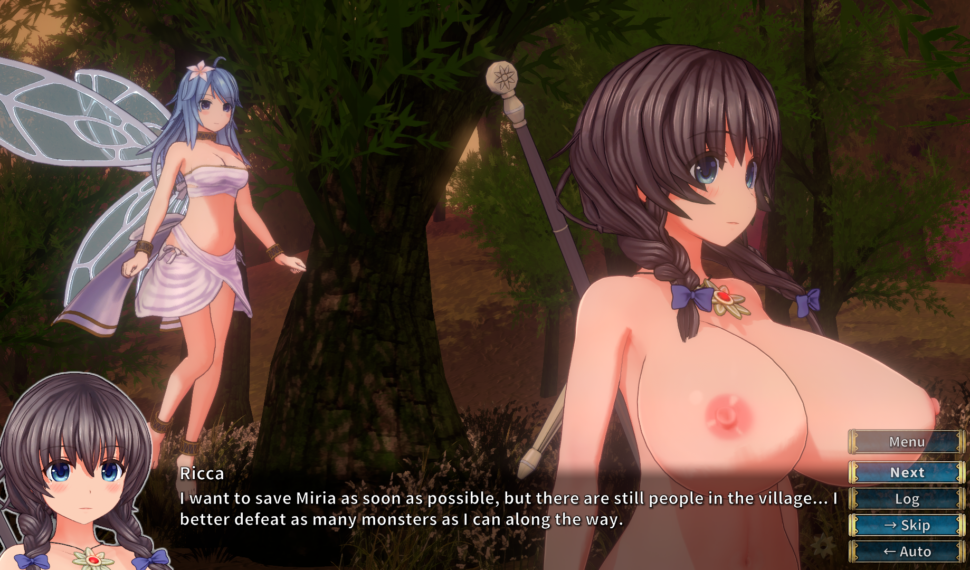Viewport: 970px width, 570px height.
Task: Show the dialogue Log
Action: 906,498
